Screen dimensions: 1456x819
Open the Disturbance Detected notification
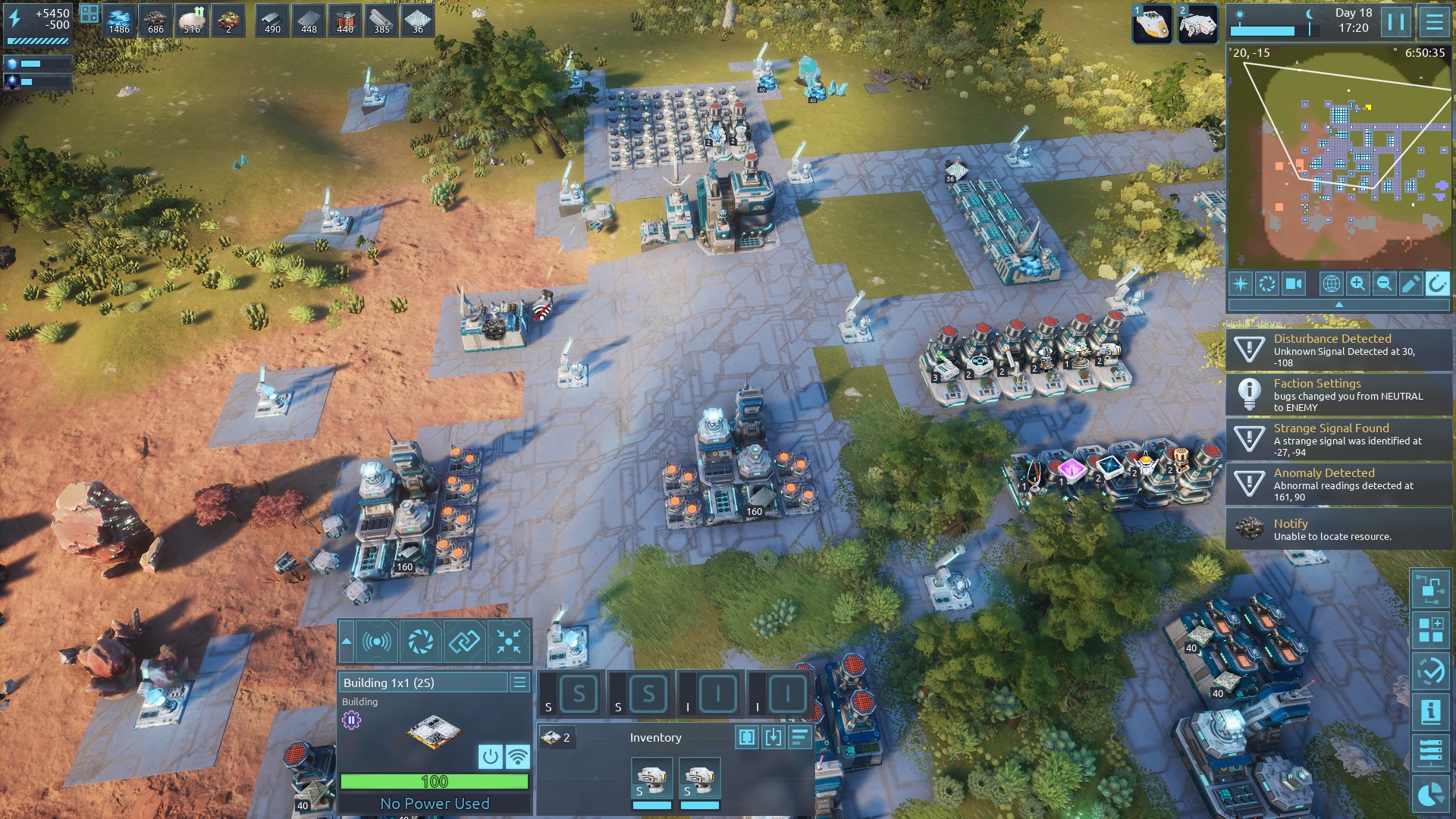pos(1338,350)
